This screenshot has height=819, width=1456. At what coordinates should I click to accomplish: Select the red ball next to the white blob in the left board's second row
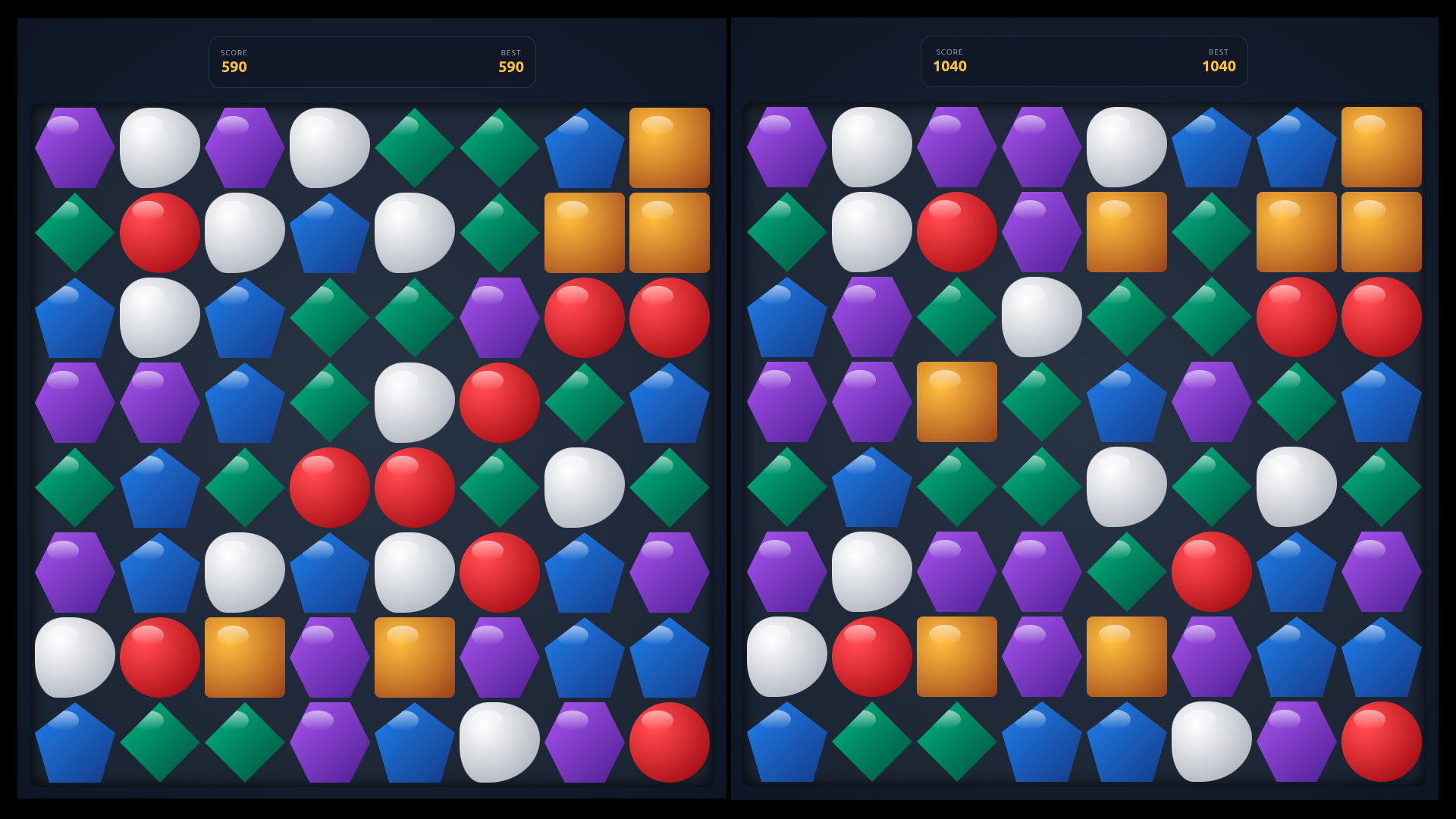pyautogui.click(x=159, y=231)
